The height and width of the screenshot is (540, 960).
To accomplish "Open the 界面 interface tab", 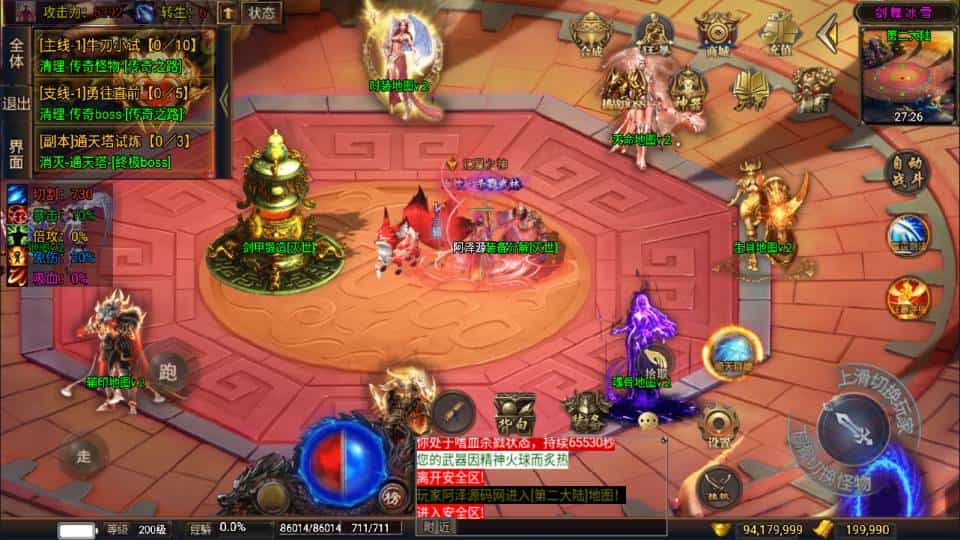I will (x=16, y=153).
